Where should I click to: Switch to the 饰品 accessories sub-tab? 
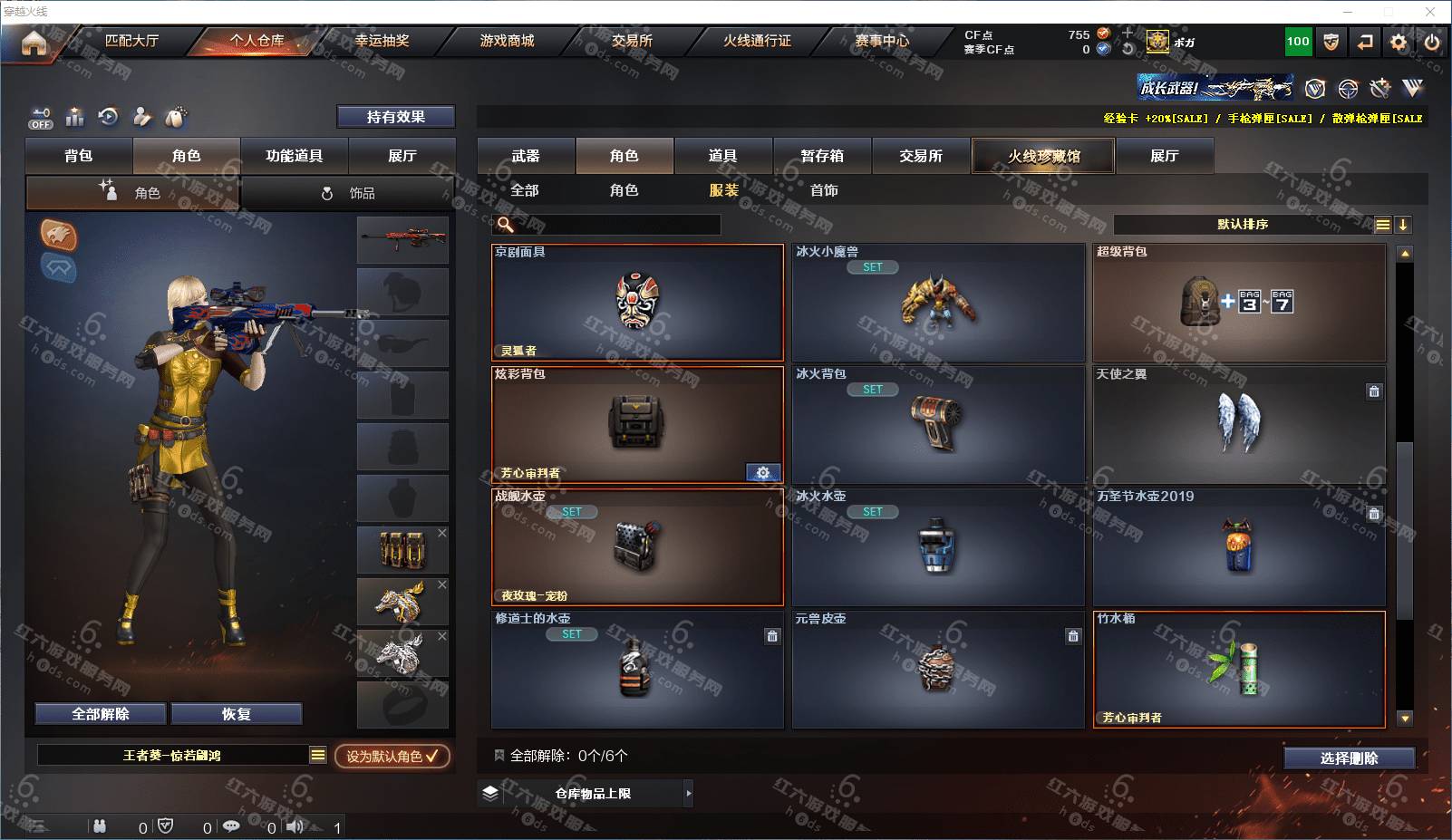[x=349, y=193]
